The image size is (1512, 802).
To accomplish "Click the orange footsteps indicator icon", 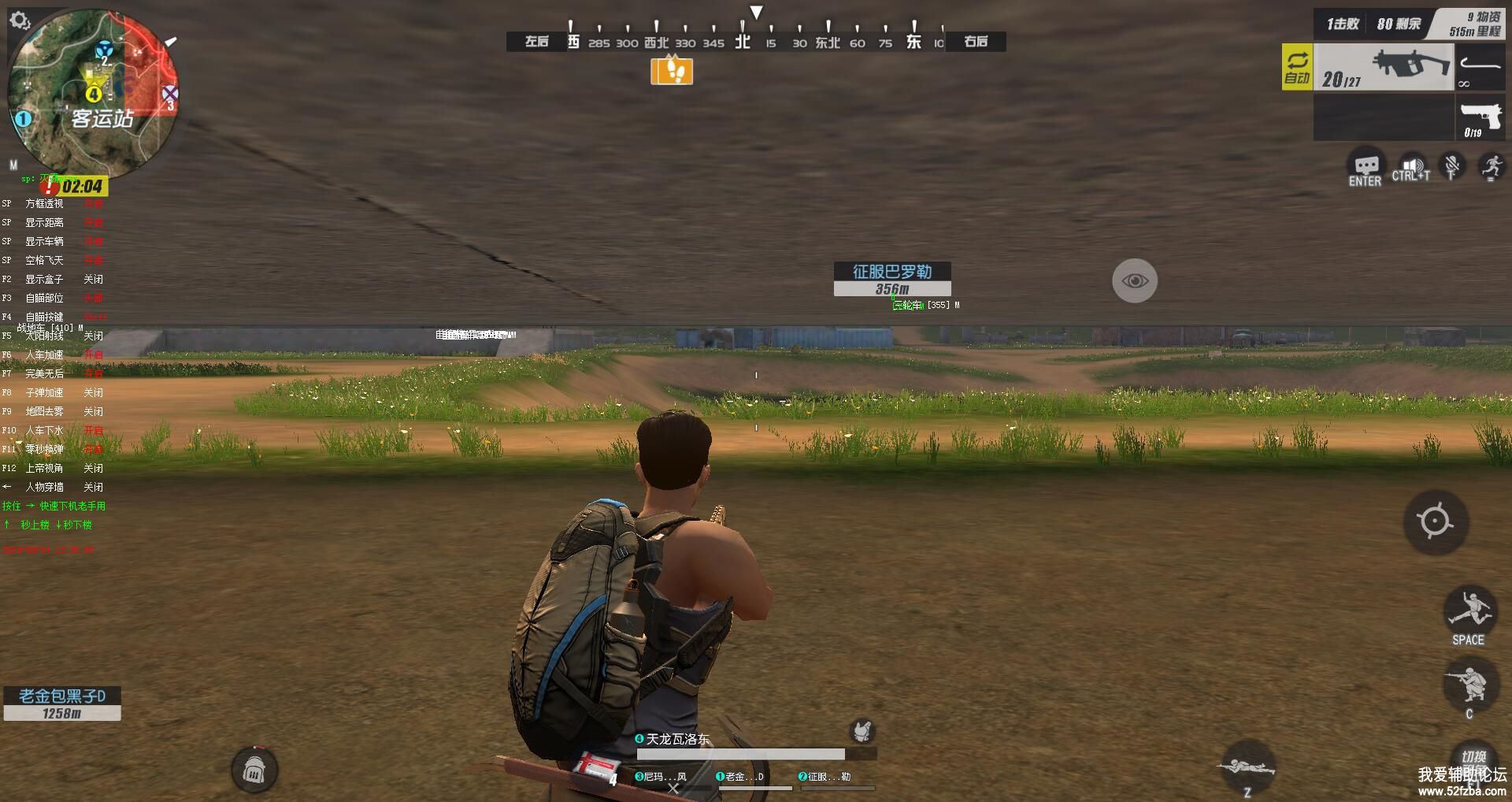I will pyautogui.click(x=672, y=71).
